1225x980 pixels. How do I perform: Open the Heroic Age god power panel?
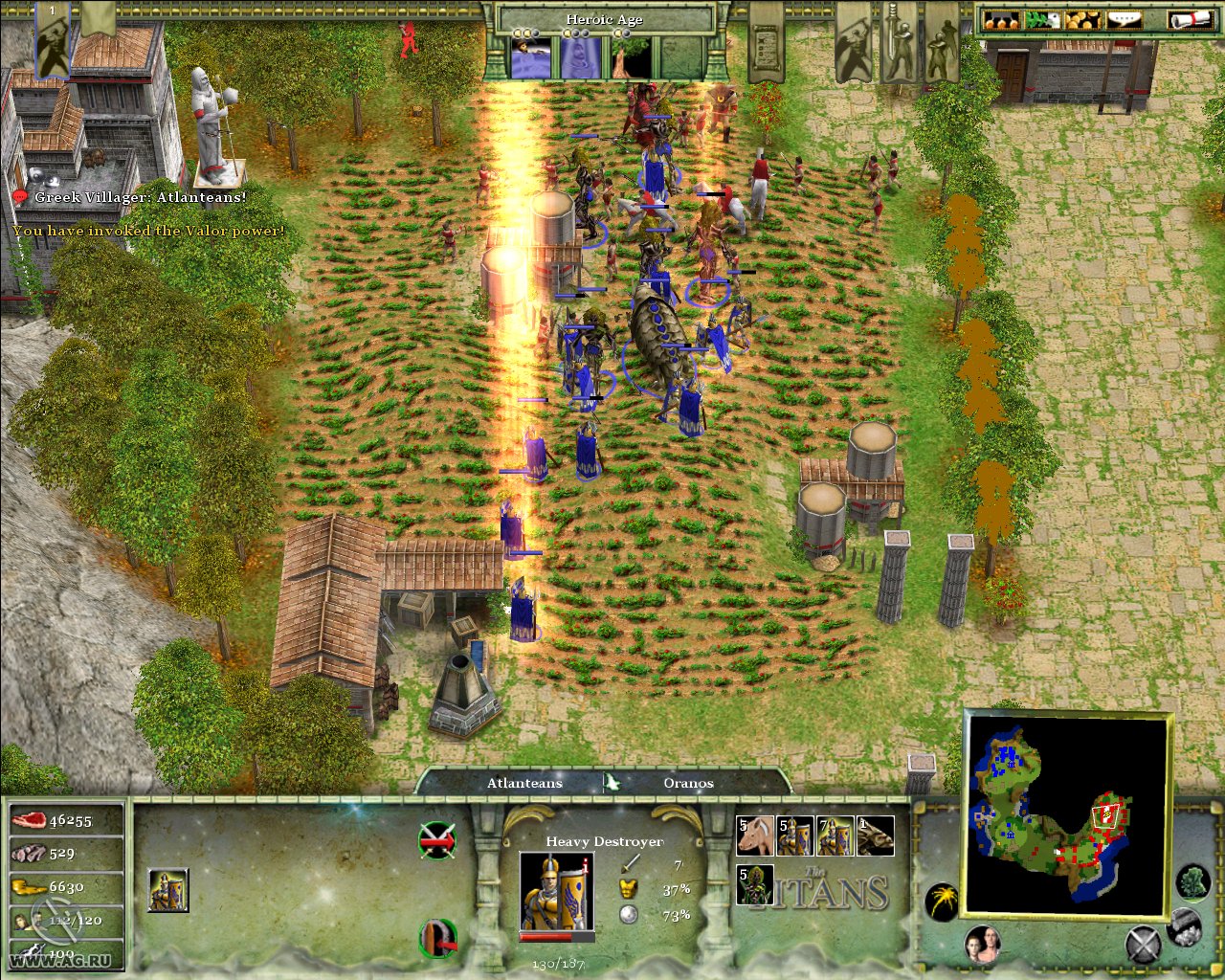(x=606, y=18)
